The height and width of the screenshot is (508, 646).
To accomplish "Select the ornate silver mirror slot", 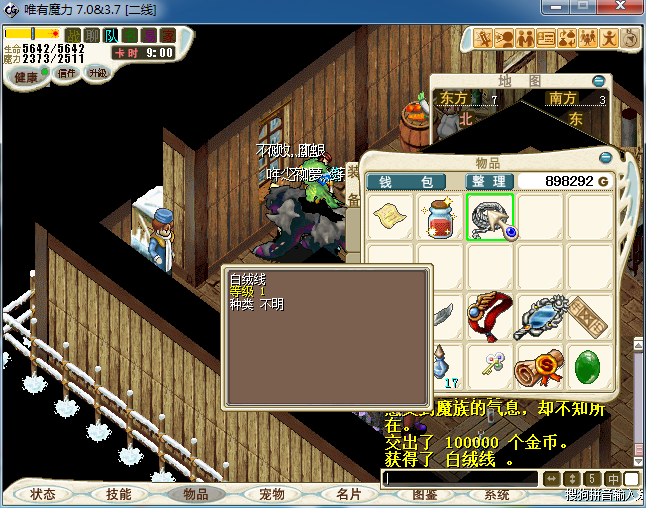I will (x=540, y=316).
